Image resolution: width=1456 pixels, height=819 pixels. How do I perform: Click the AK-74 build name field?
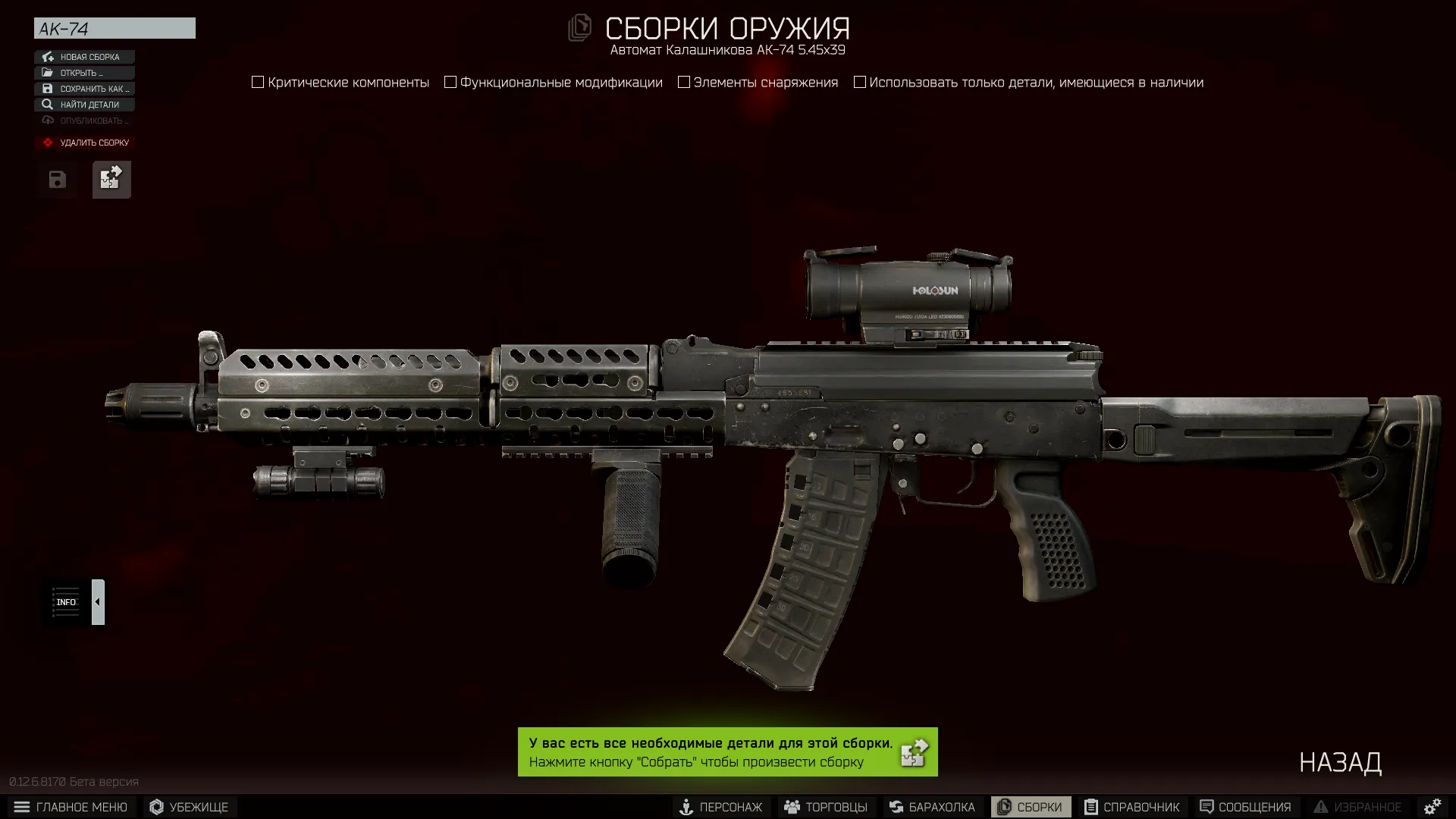[x=114, y=28]
